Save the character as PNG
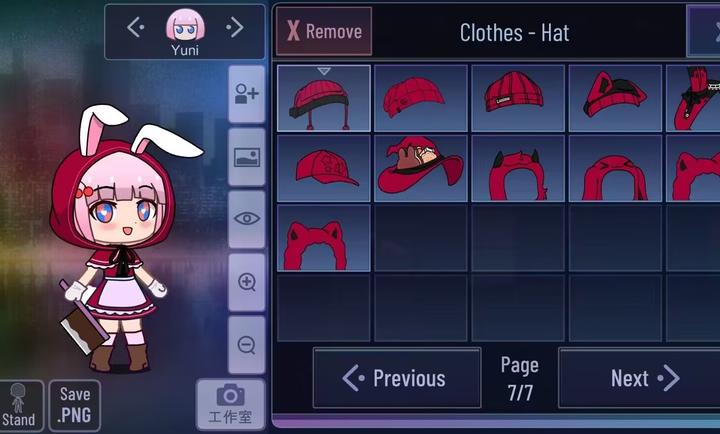This screenshot has width=720, height=434. (x=74, y=405)
